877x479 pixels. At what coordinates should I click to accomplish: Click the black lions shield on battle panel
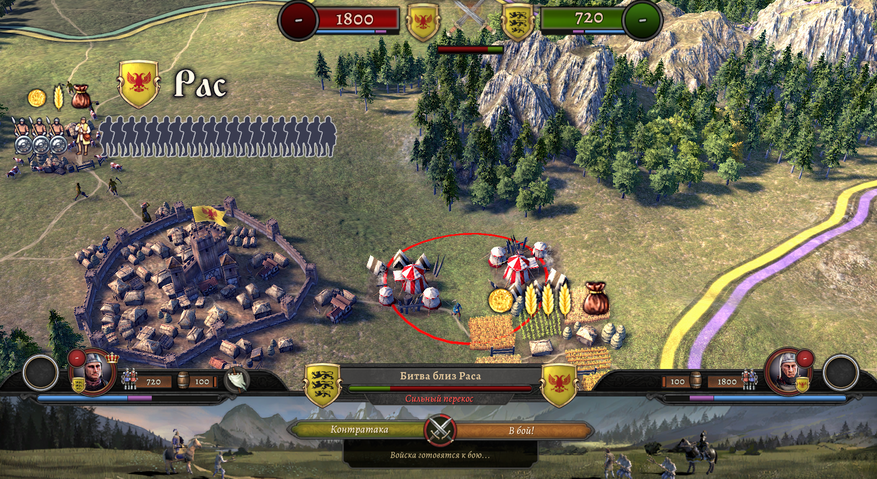tap(323, 385)
